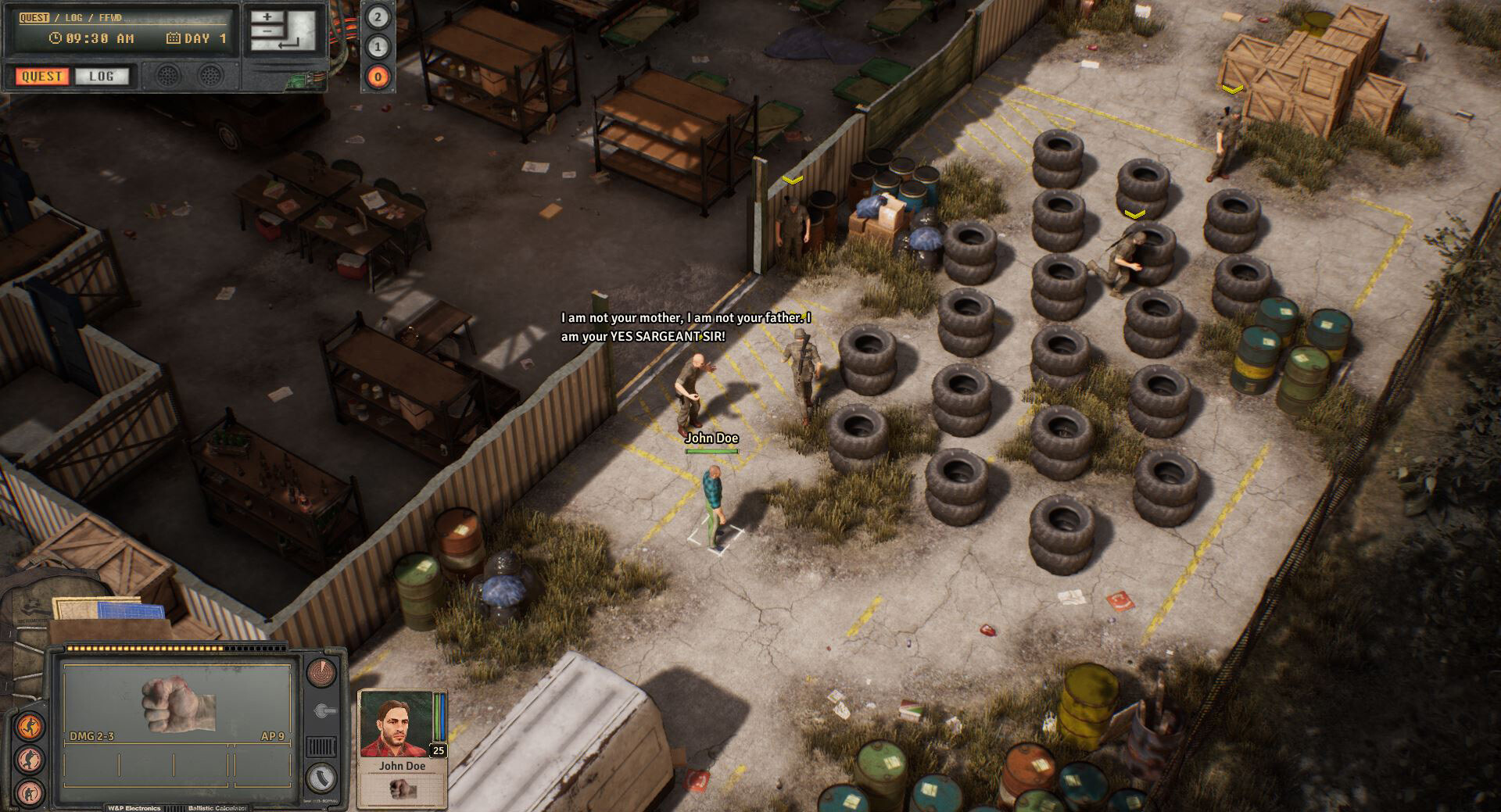The height and width of the screenshot is (812, 1501).
Task: Click the plus key on the keypad
Action: click(267, 16)
